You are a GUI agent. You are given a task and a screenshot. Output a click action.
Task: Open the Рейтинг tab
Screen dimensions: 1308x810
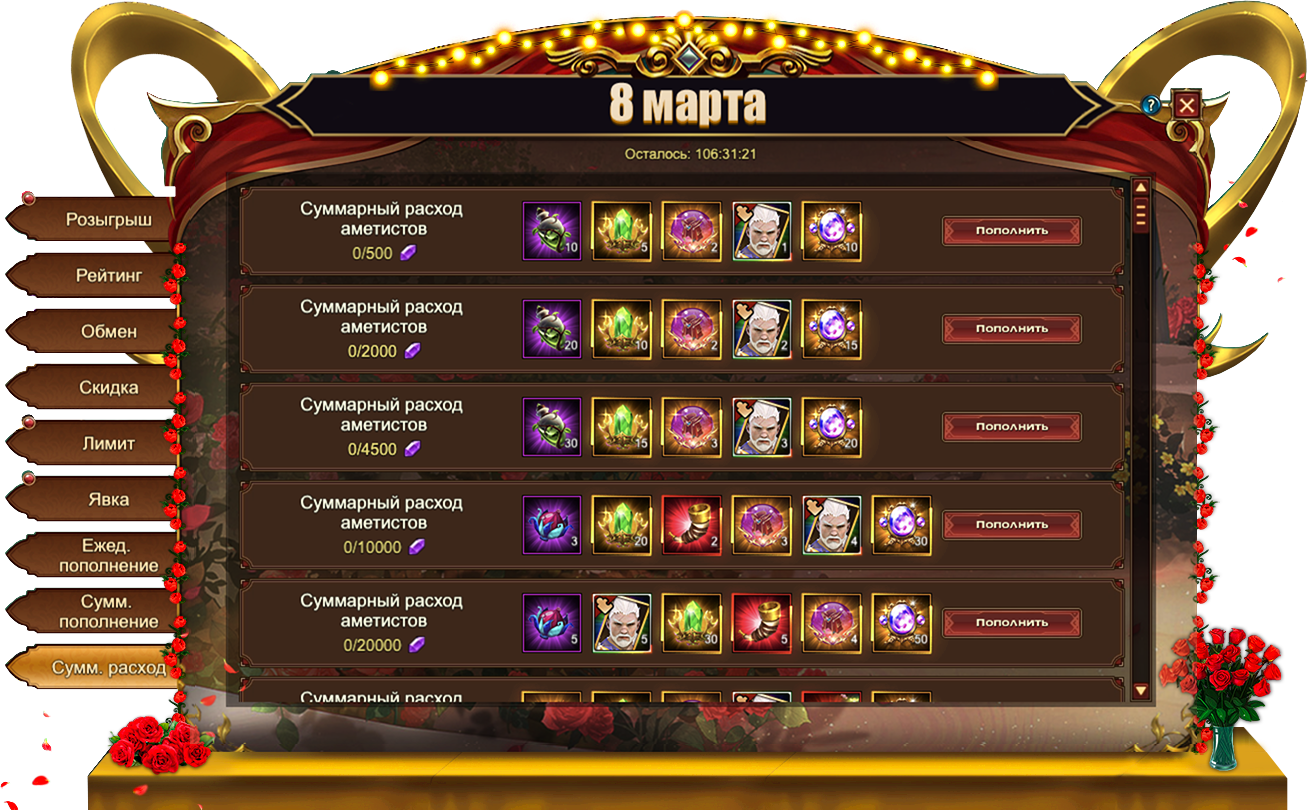(x=108, y=275)
